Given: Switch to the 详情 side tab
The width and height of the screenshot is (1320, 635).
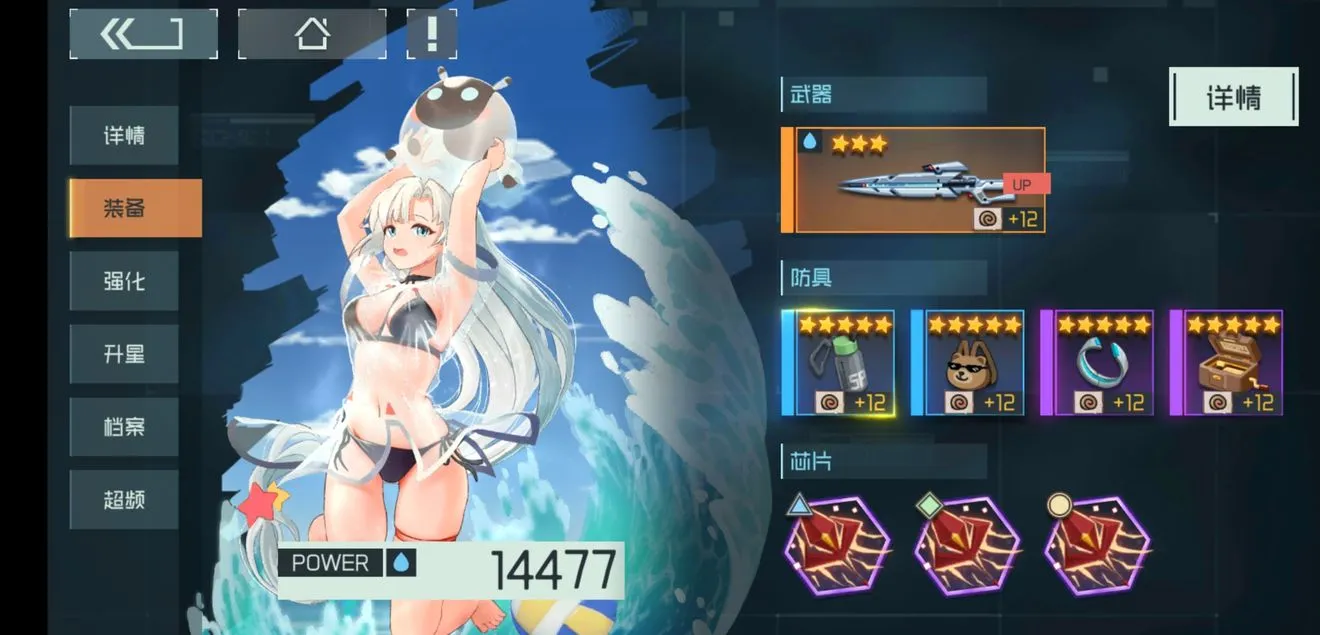Looking at the screenshot, I should (124, 136).
